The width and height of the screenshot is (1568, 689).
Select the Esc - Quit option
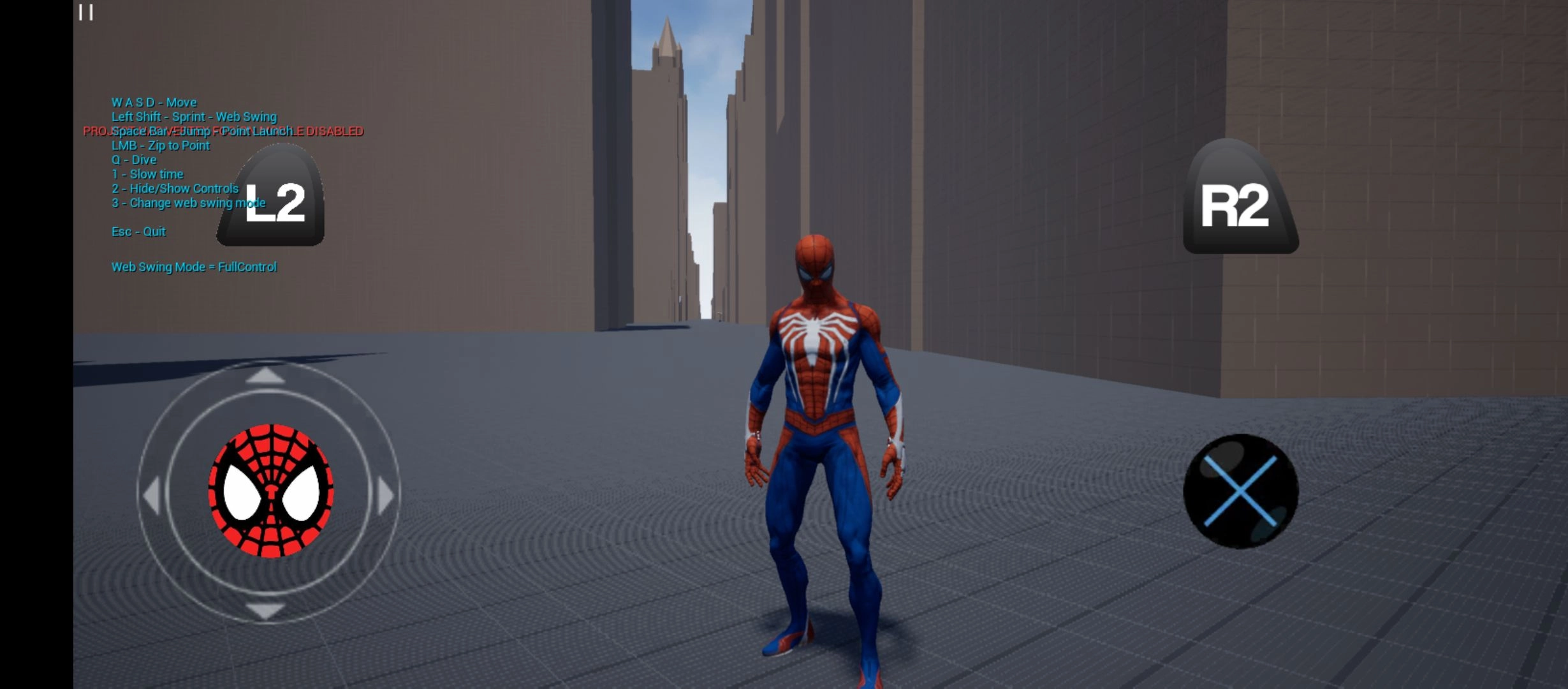[138, 232]
